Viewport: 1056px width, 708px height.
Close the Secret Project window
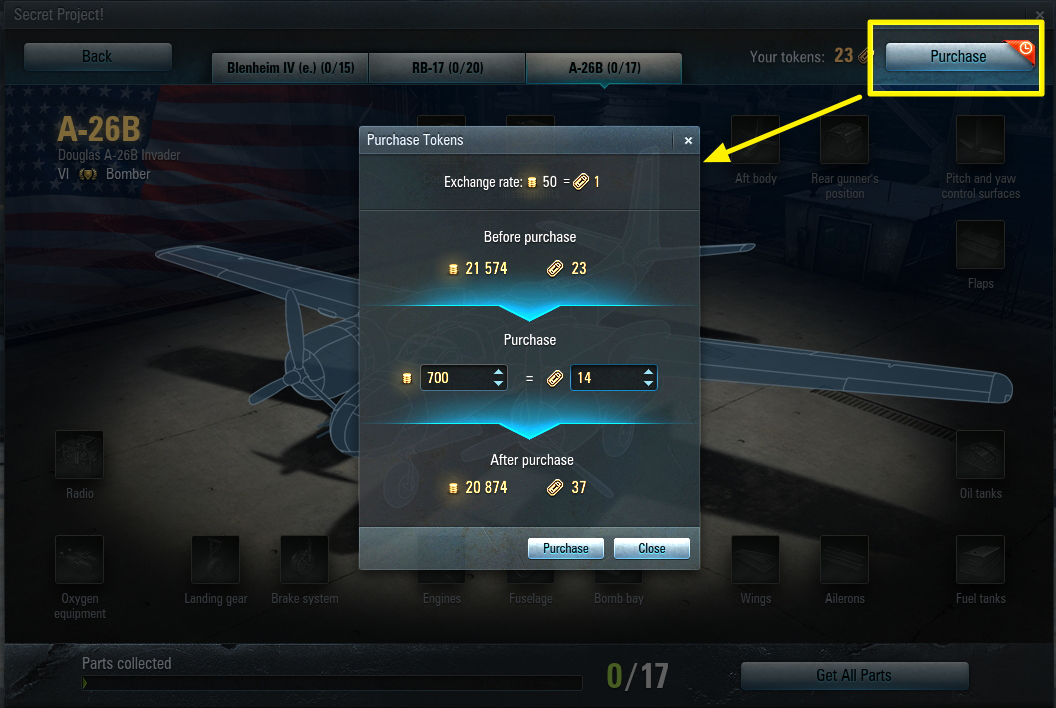1040,15
